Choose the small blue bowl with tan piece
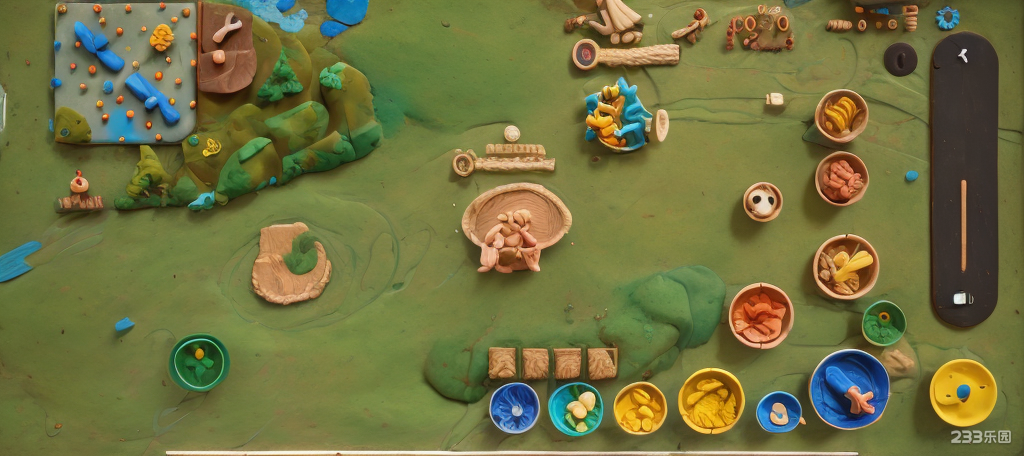 [x=779, y=411]
